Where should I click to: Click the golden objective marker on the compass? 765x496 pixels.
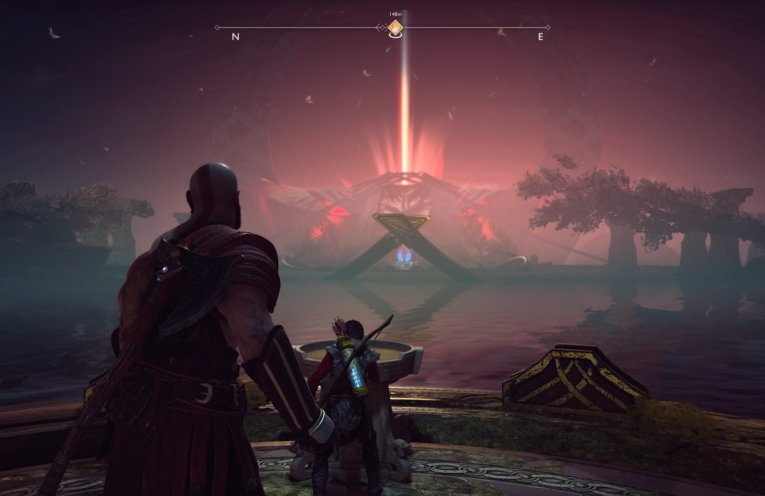click(395, 28)
